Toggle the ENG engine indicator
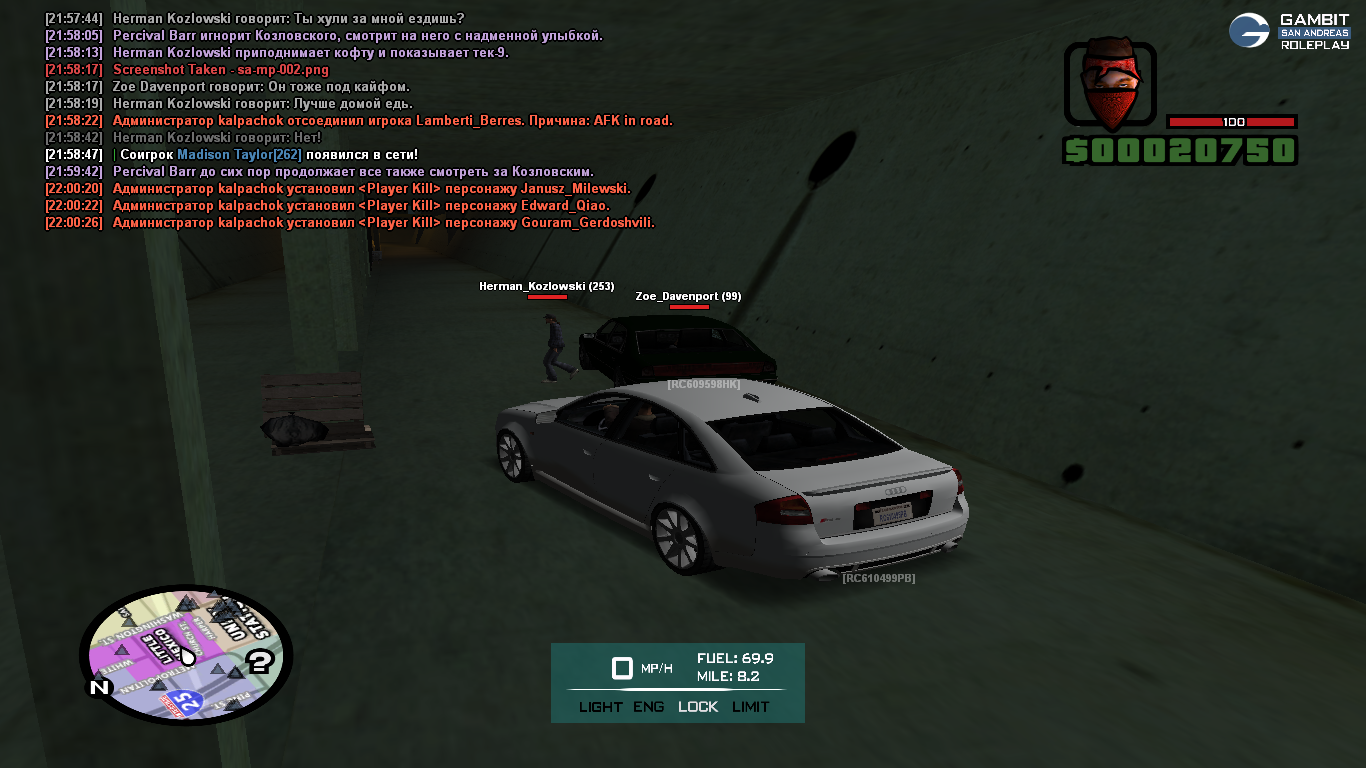 [x=648, y=707]
